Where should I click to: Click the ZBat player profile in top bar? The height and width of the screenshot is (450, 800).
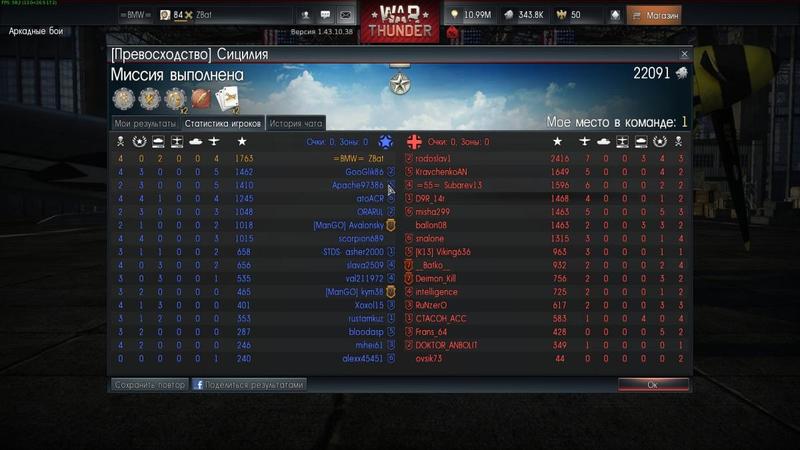[x=204, y=16]
